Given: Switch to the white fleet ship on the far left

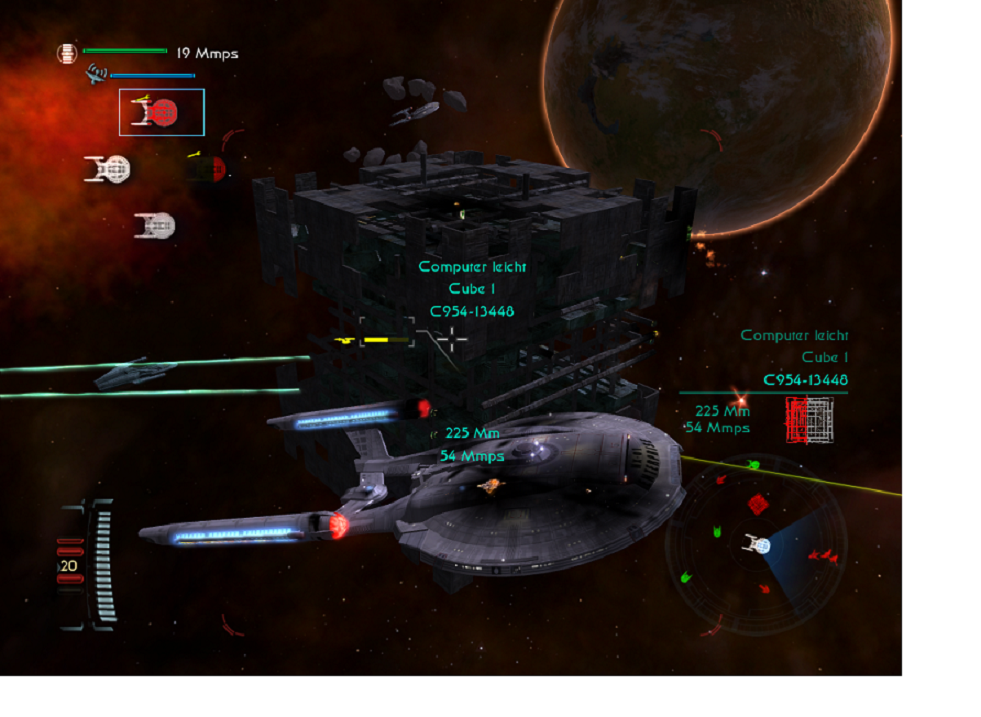Looking at the screenshot, I should 107,169.
